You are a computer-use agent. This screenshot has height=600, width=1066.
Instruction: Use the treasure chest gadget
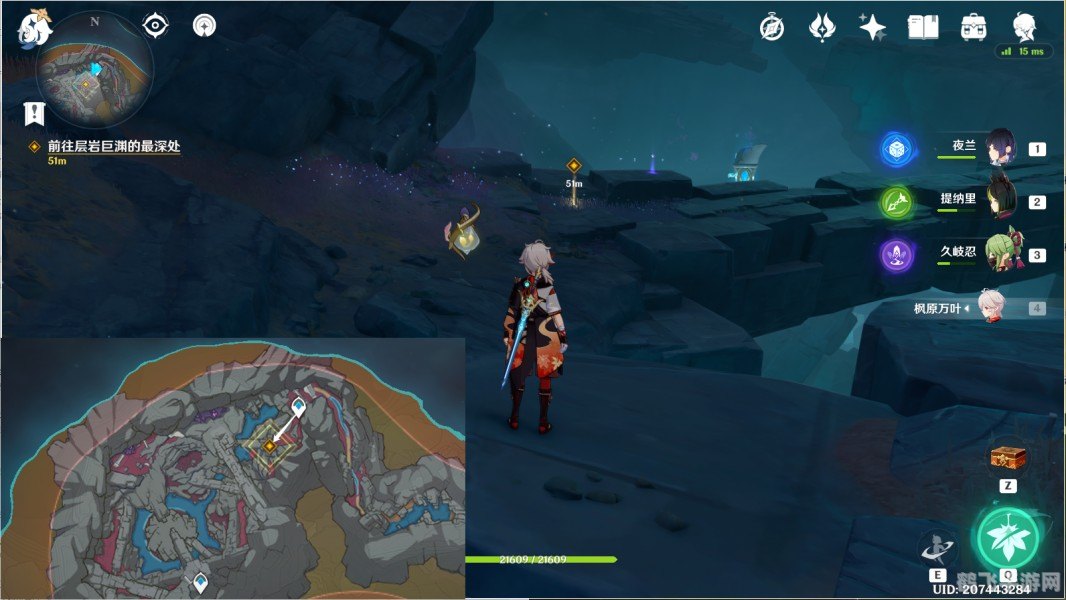[1007, 459]
